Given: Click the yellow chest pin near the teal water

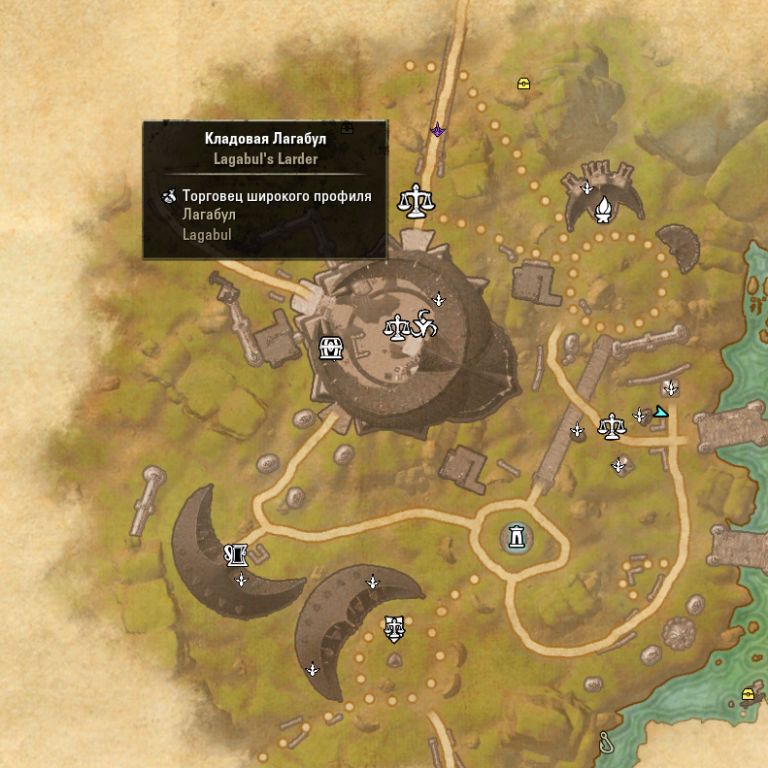Looking at the screenshot, I should [x=747, y=695].
